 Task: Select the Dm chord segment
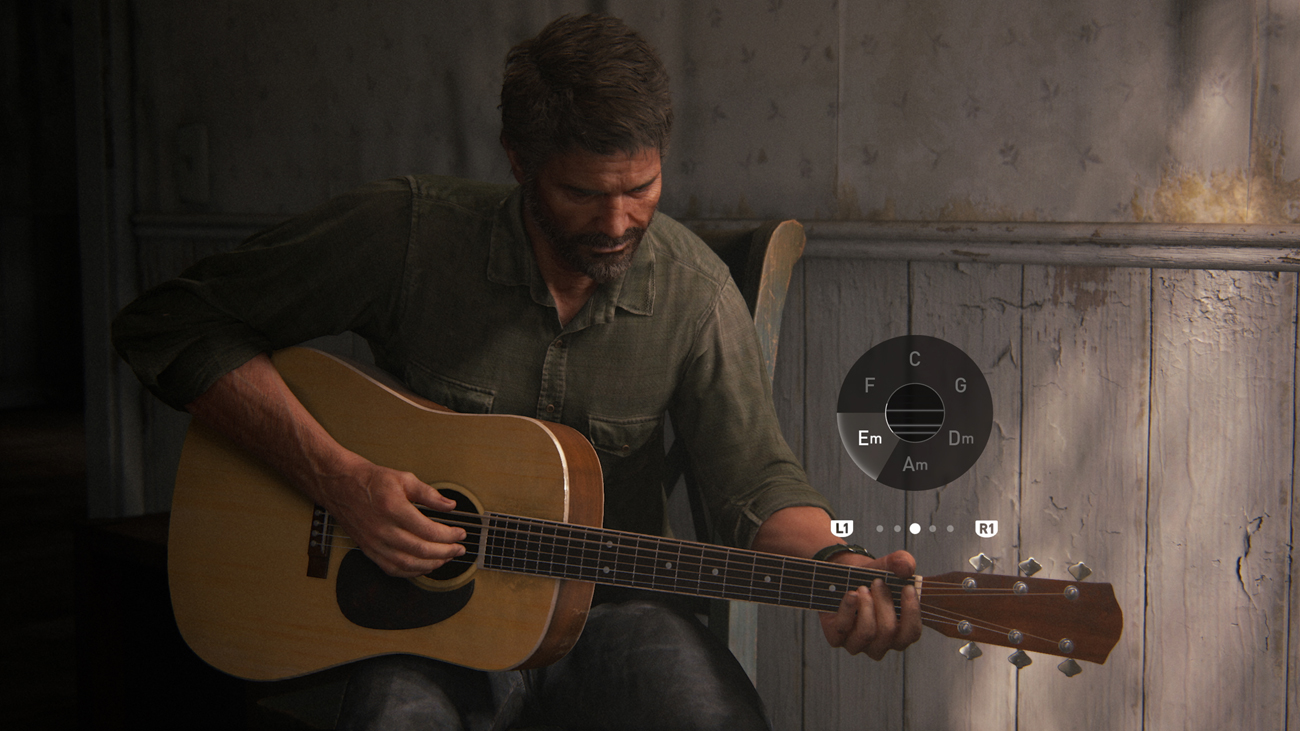tap(960, 438)
